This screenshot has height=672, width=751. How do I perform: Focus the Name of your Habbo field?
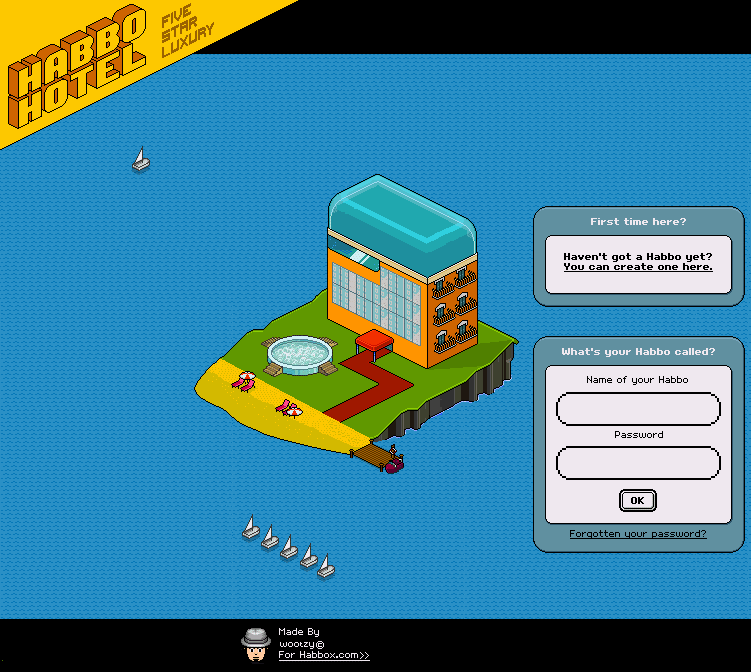[x=638, y=409]
